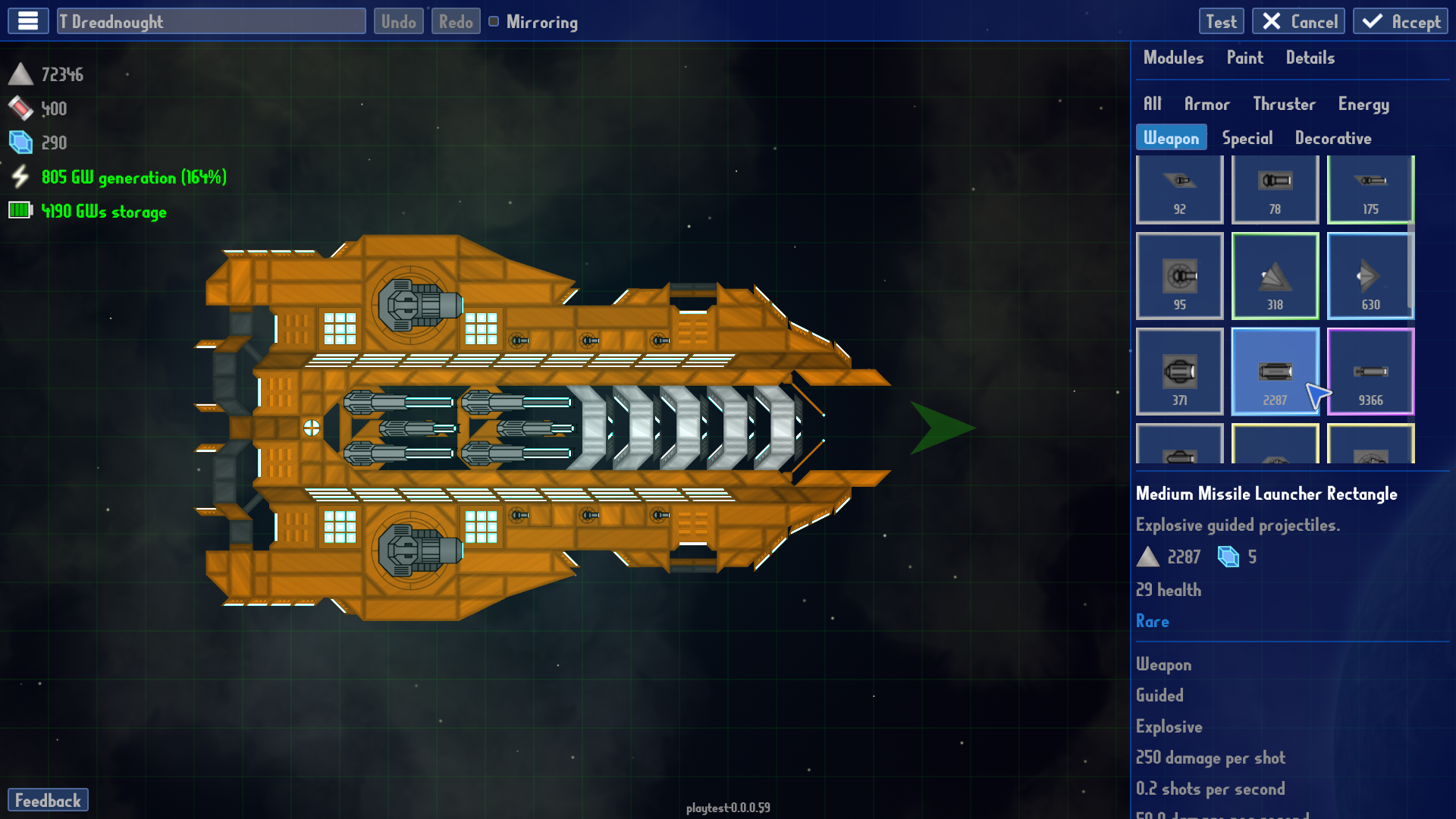This screenshot has width=1456, height=819.
Task: Toggle the Mirroring checkbox
Action: click(494, 22)
